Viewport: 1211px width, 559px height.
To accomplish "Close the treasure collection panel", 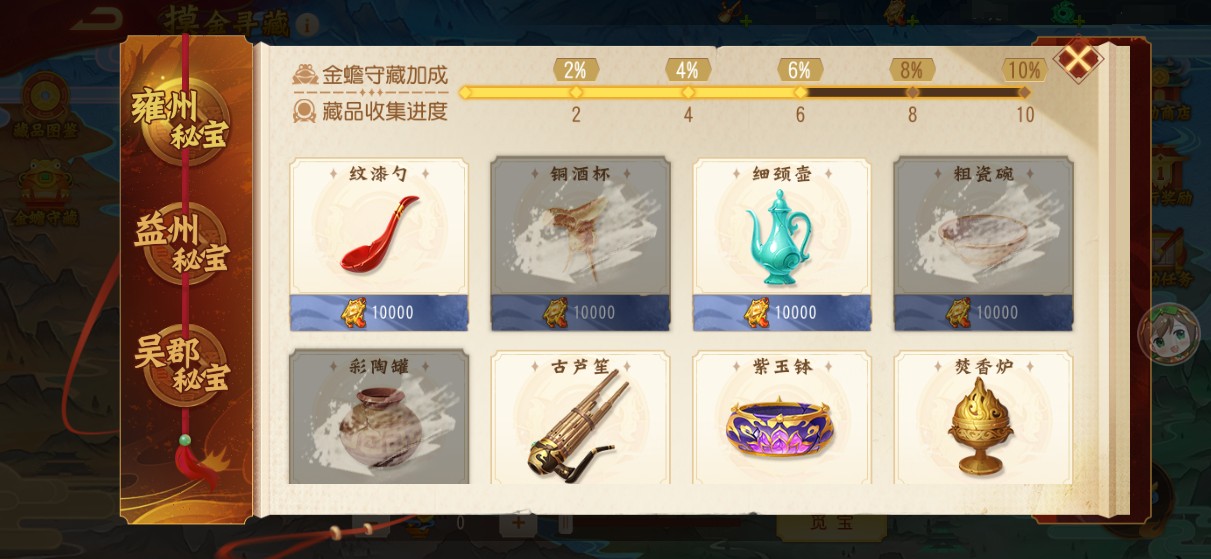I will pos(1079,60).
